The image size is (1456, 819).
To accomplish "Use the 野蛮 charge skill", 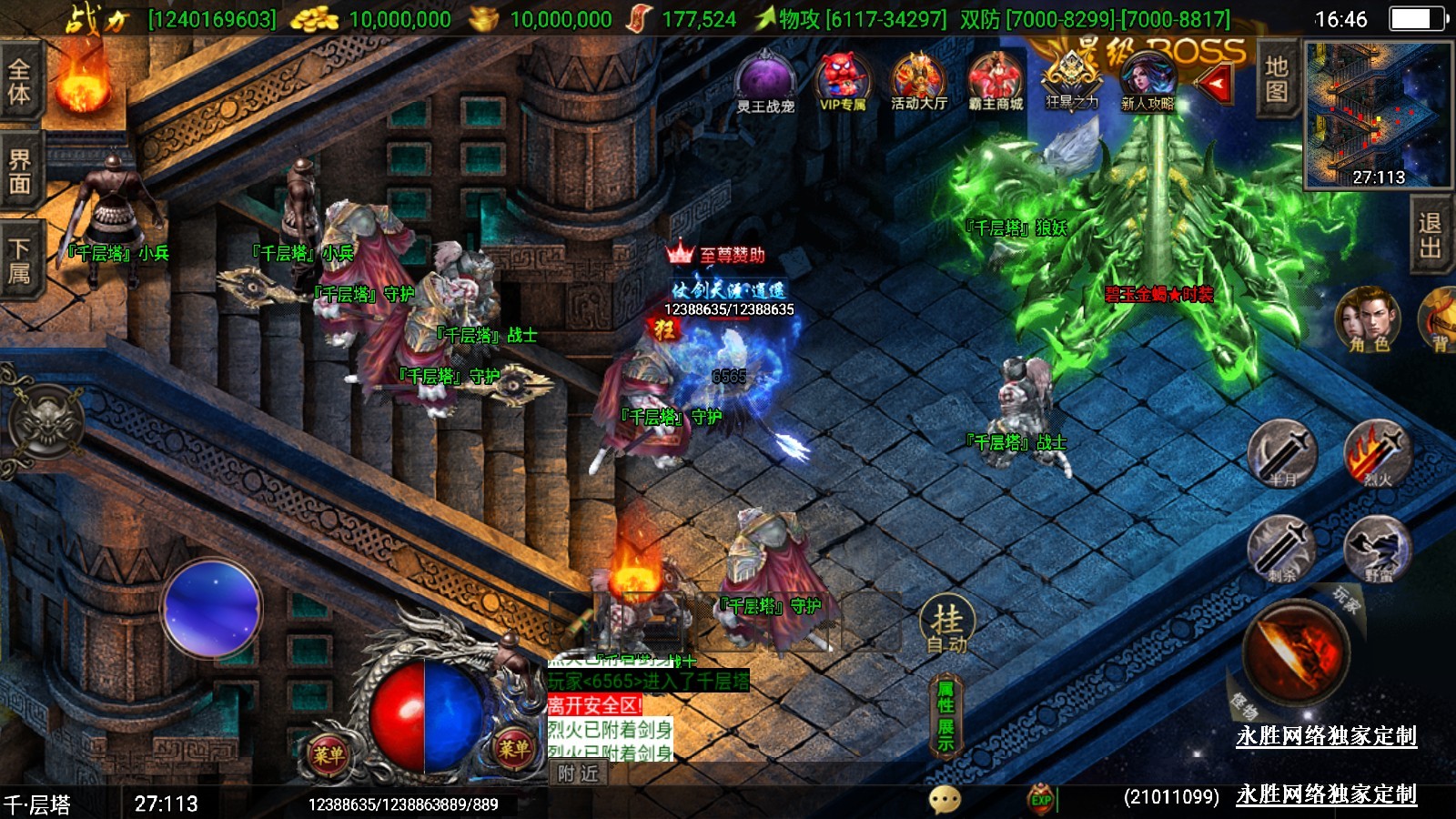I will (1378, 549).
